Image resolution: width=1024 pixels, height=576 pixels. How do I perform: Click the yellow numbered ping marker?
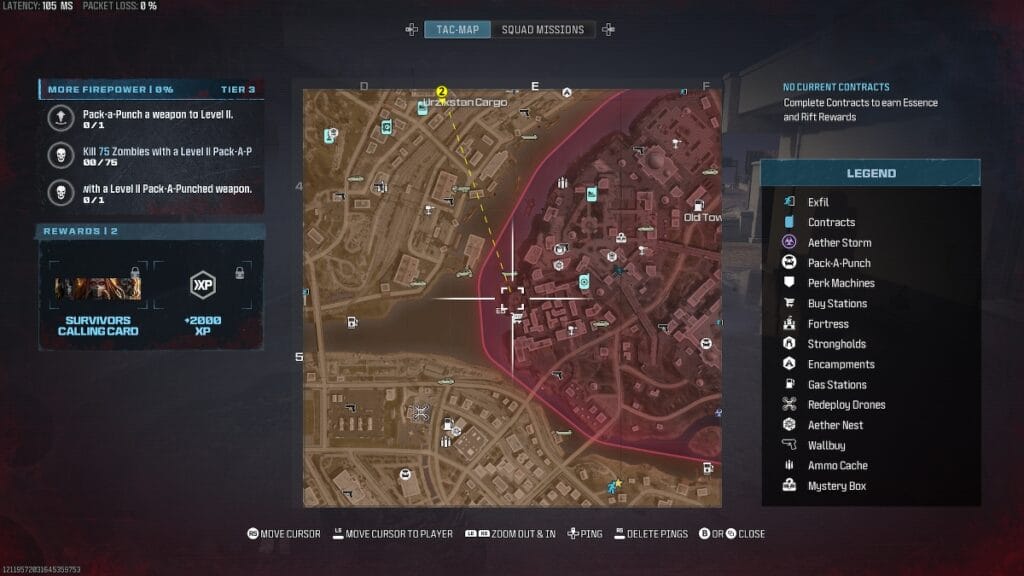tap(441, 91)
